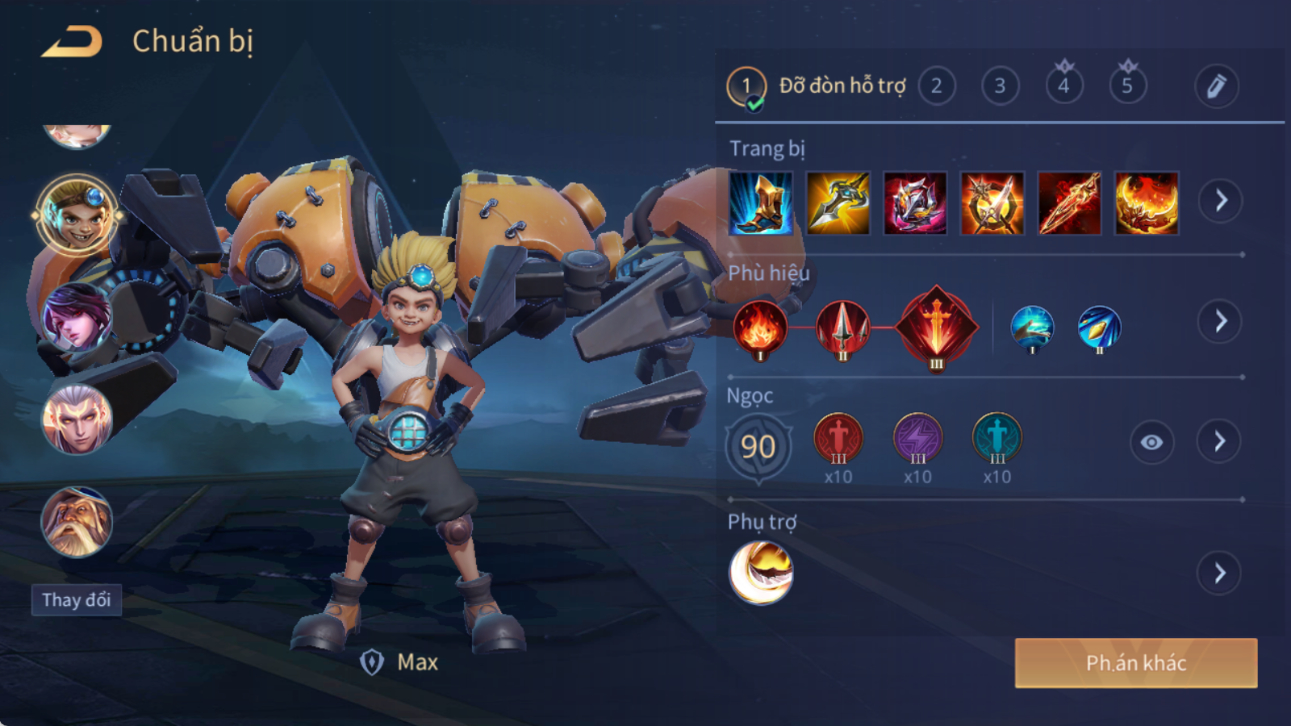
Task: Go back using the return arrow
Action: [x=72, y=42]
